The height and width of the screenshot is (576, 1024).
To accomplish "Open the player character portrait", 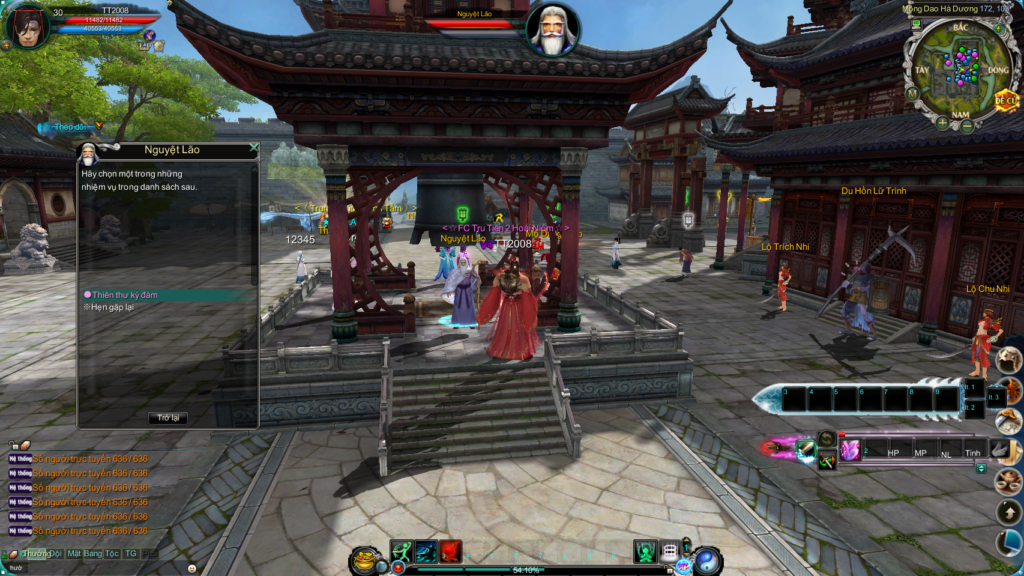I will click(27, 26).
